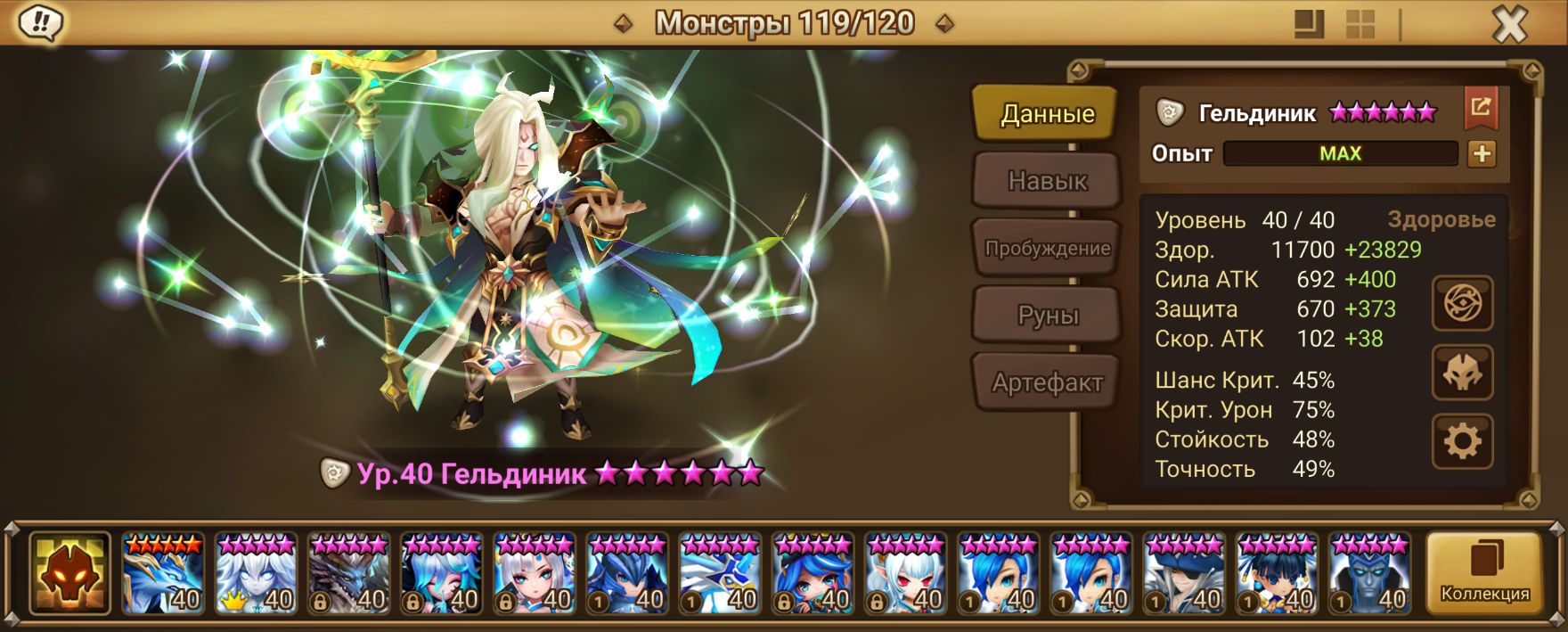
Task: Go to the Артефакт tab
Action: tap(1047, 383)
